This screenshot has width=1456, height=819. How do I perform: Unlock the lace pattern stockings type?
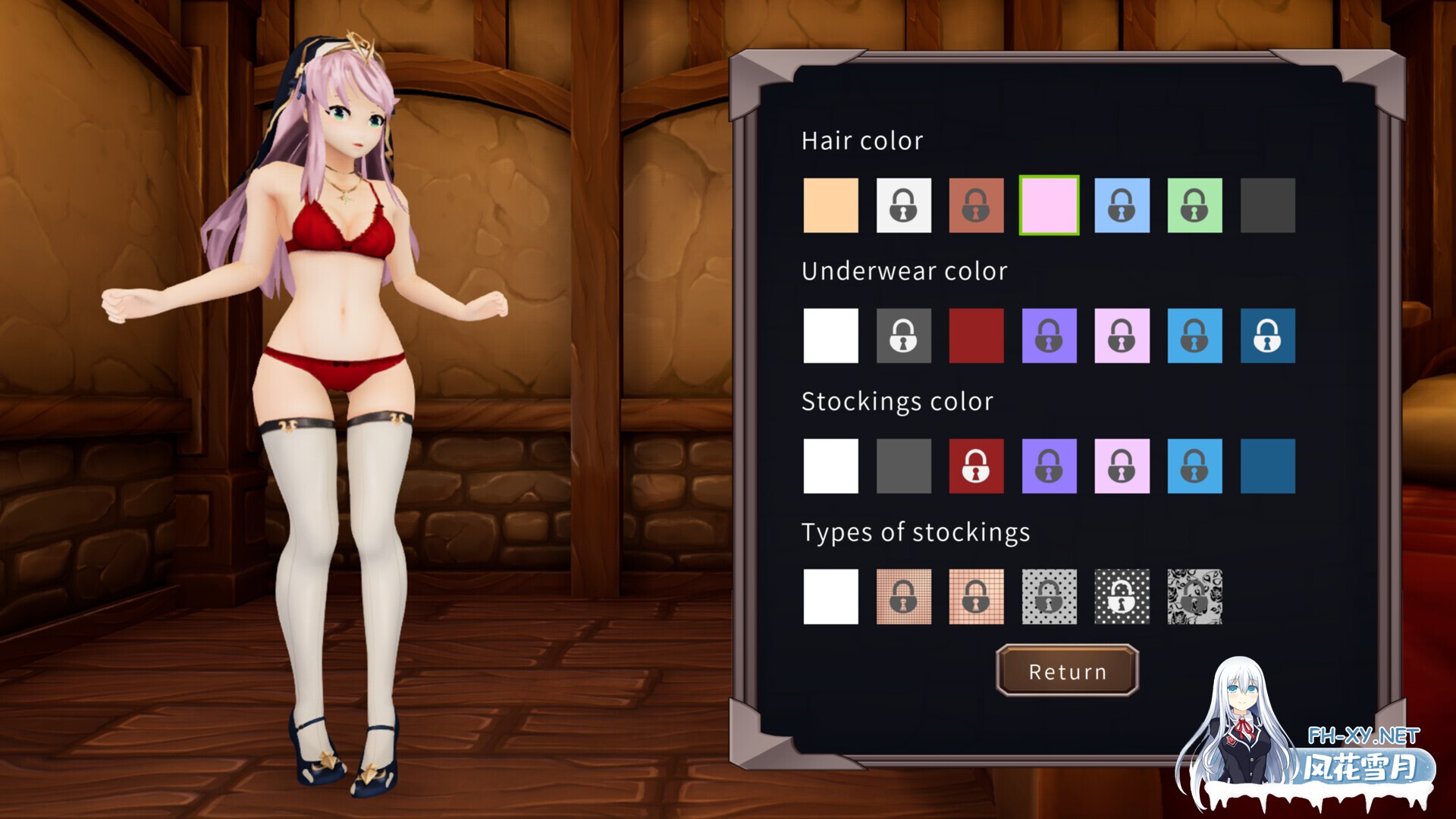[x=1194, y=597]
